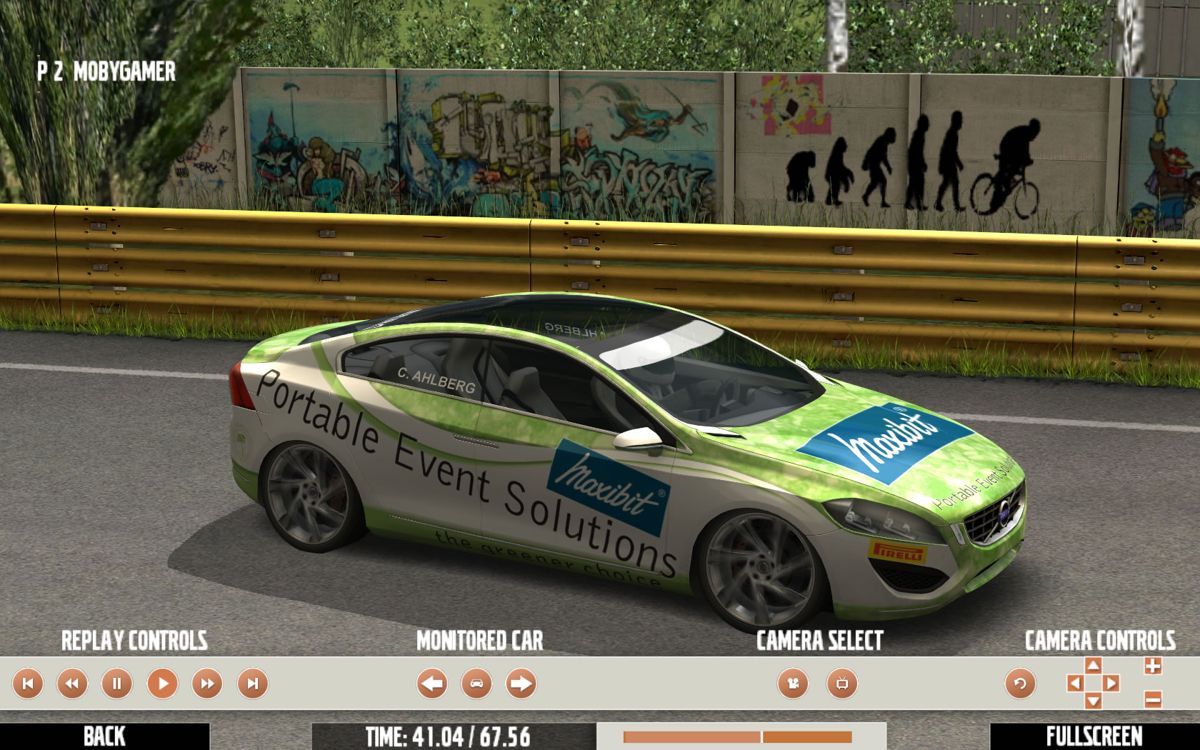
Task: Fast-forward the replay
Action: [207, 684]
